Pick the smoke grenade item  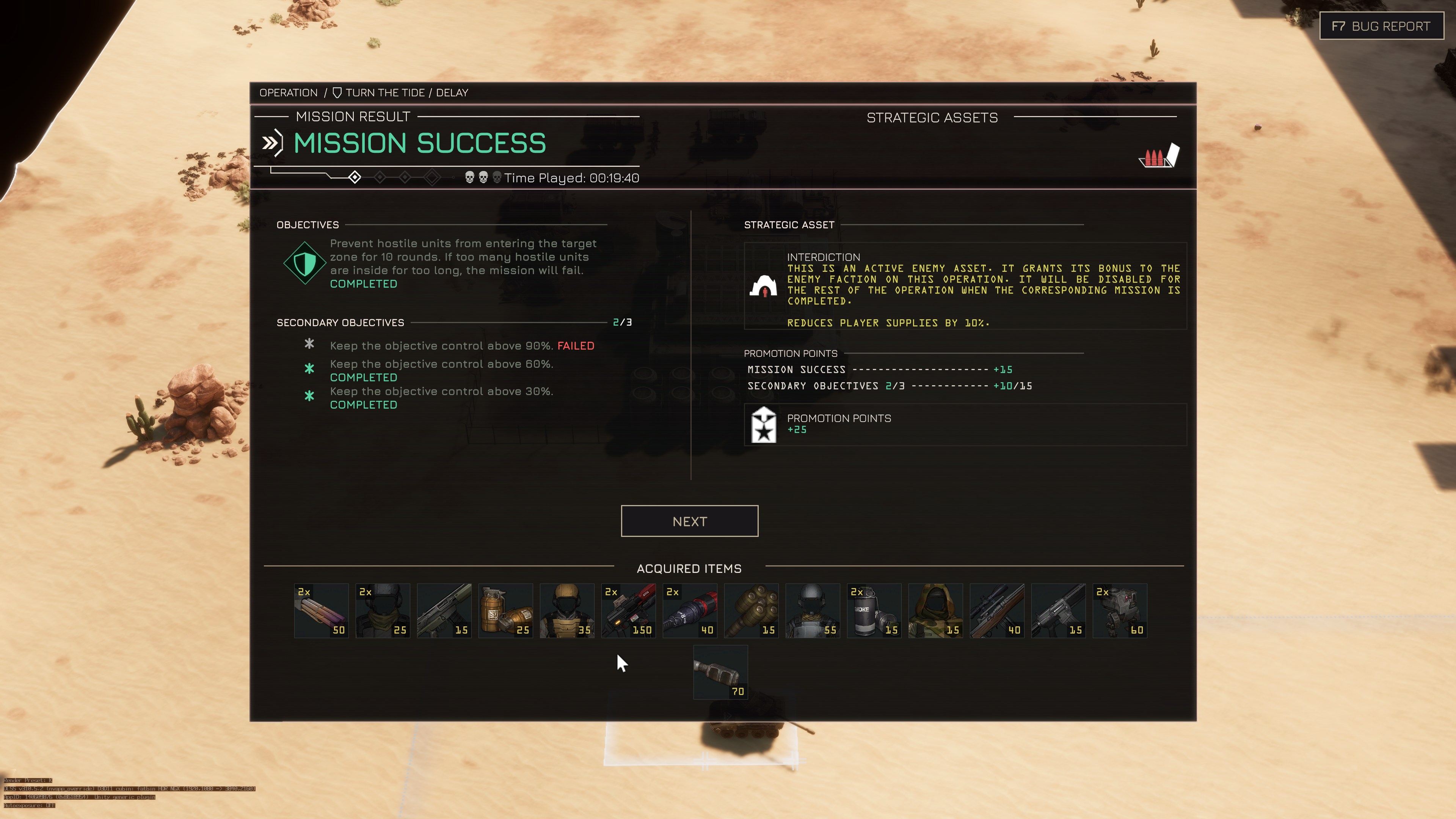click(874, 610)
